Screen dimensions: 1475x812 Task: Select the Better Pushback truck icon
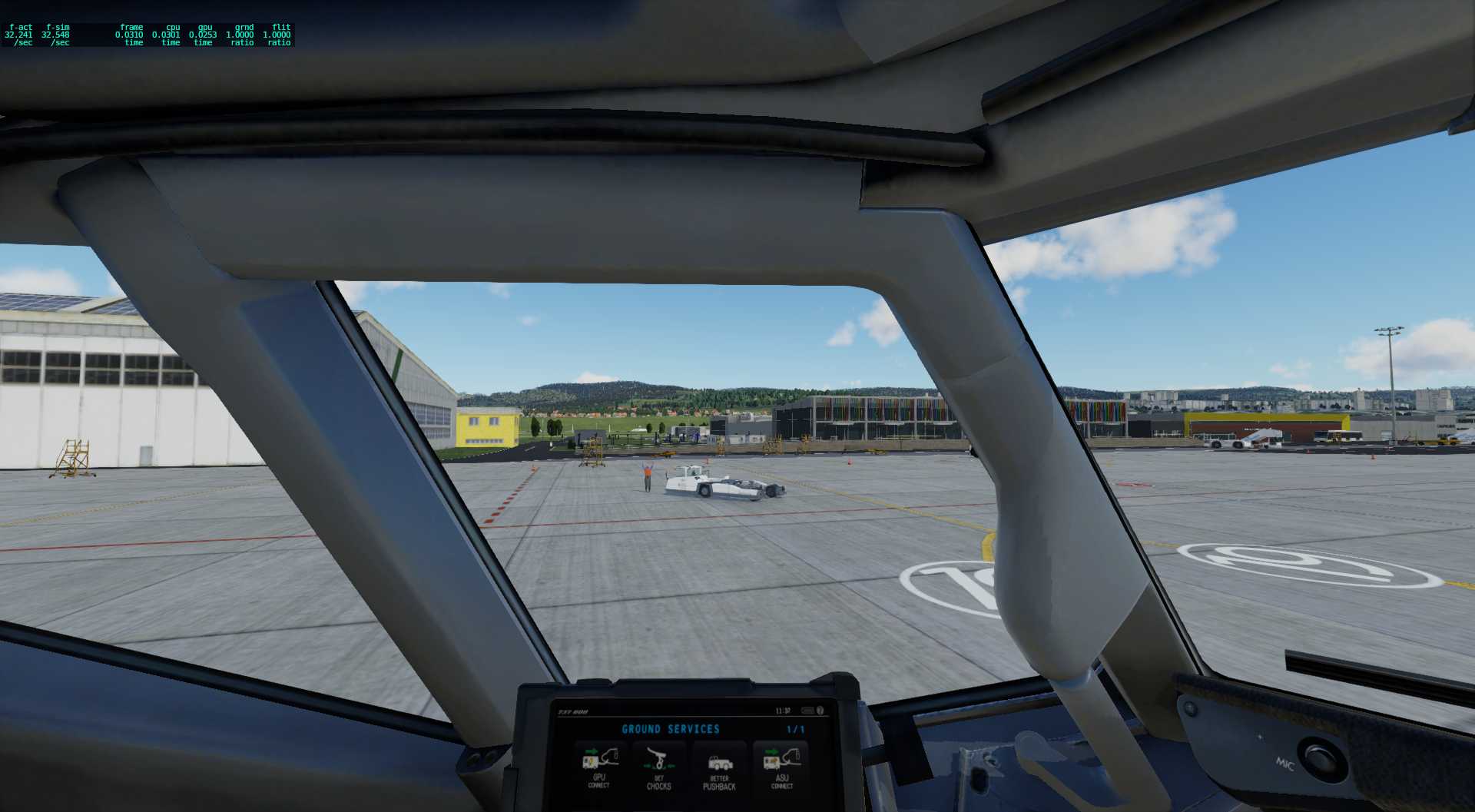click(x=721, y=764)
